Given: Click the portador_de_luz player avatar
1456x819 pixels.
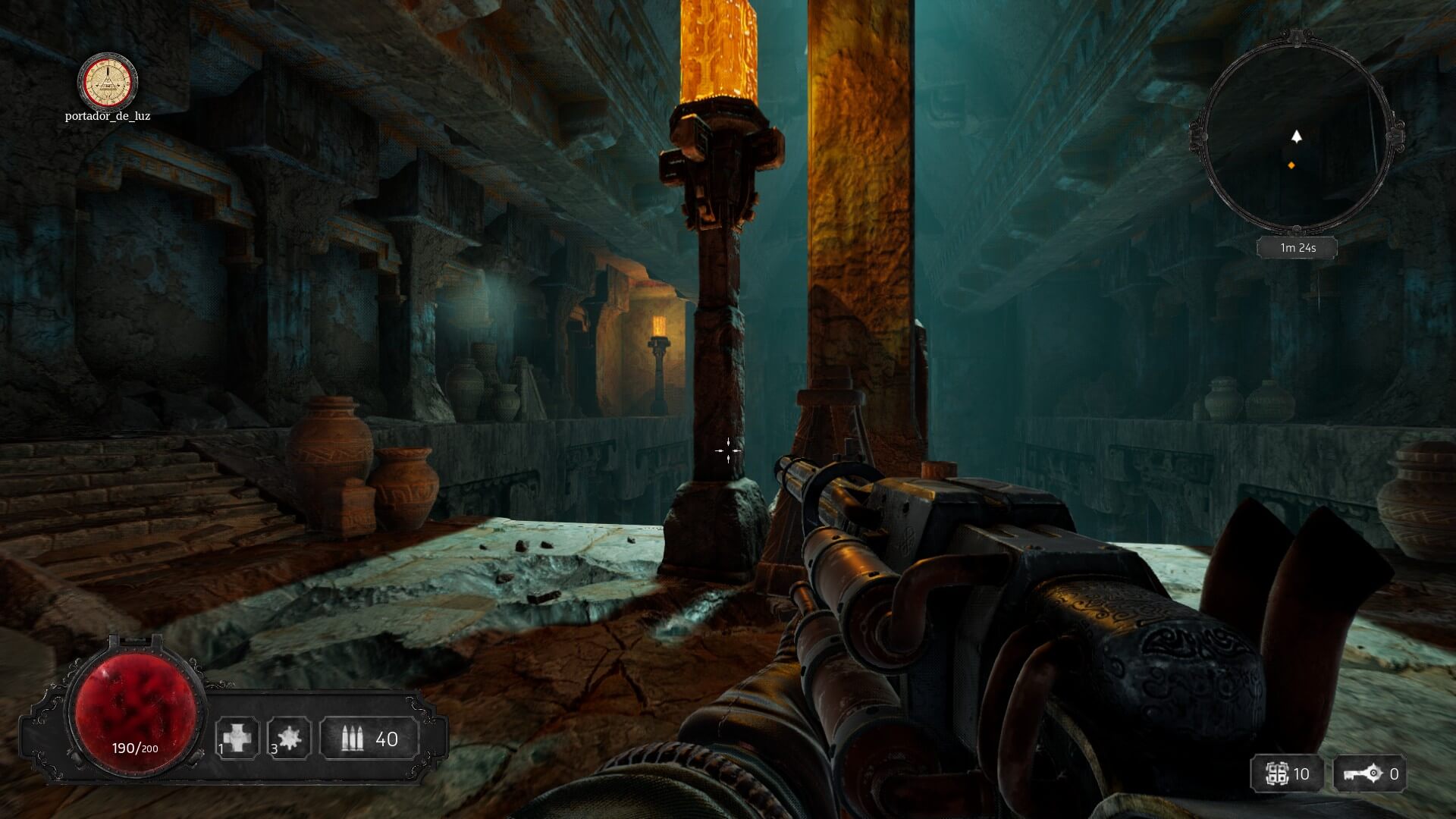Looking at the screenshot, I should (x=108, y=80).
